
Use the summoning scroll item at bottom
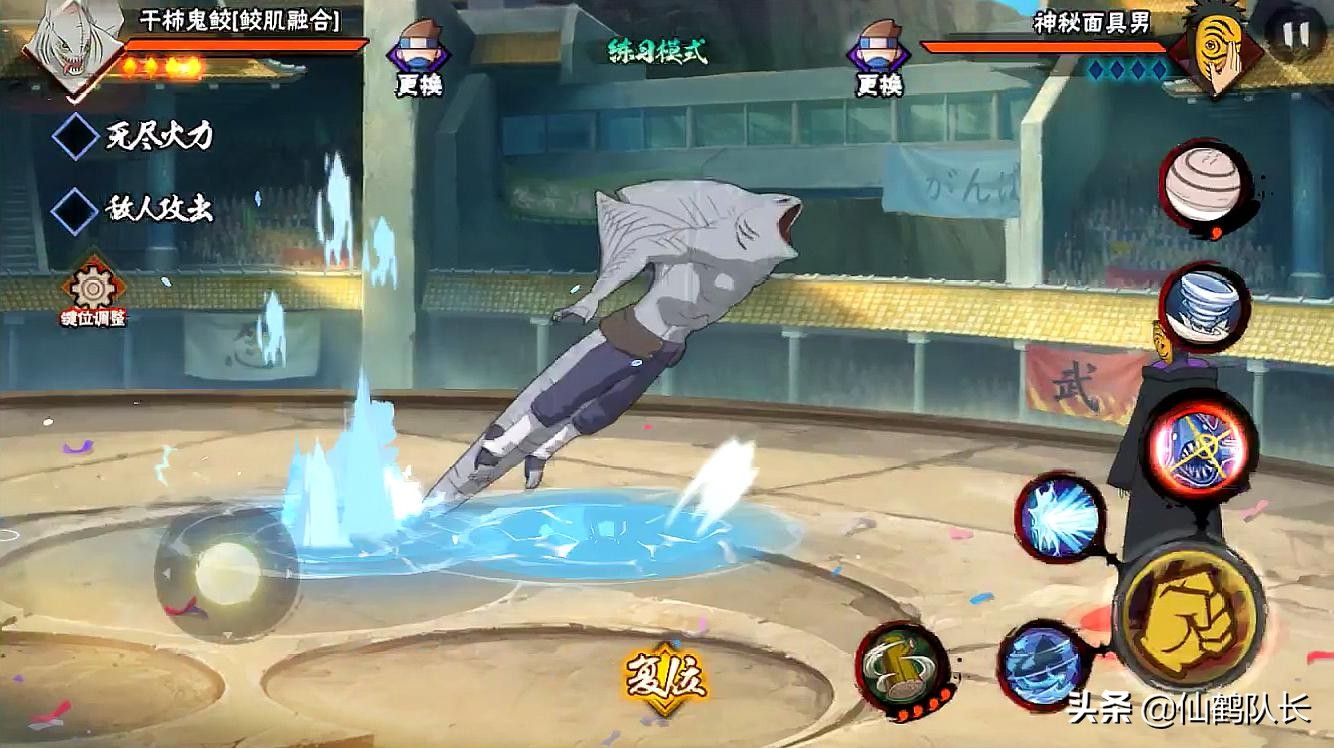(903, 667)
